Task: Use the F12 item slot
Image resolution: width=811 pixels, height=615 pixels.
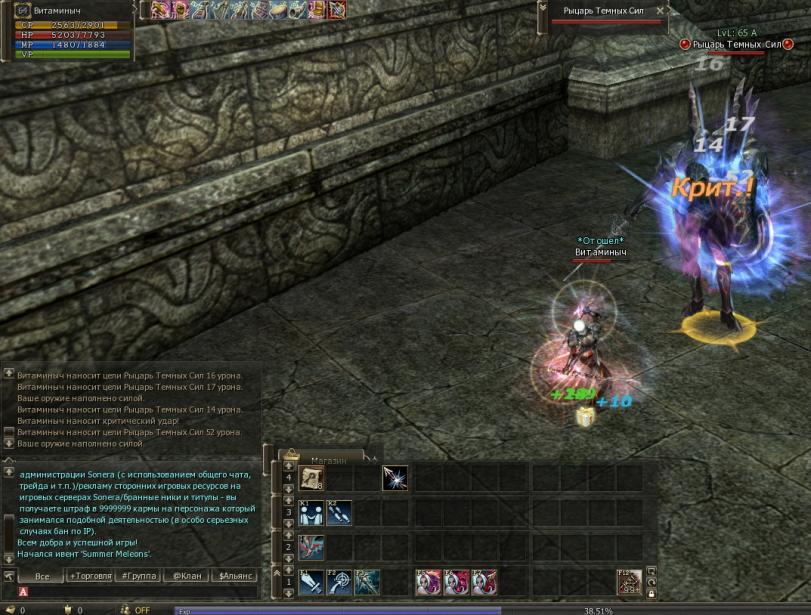Action: pos(630,581)
